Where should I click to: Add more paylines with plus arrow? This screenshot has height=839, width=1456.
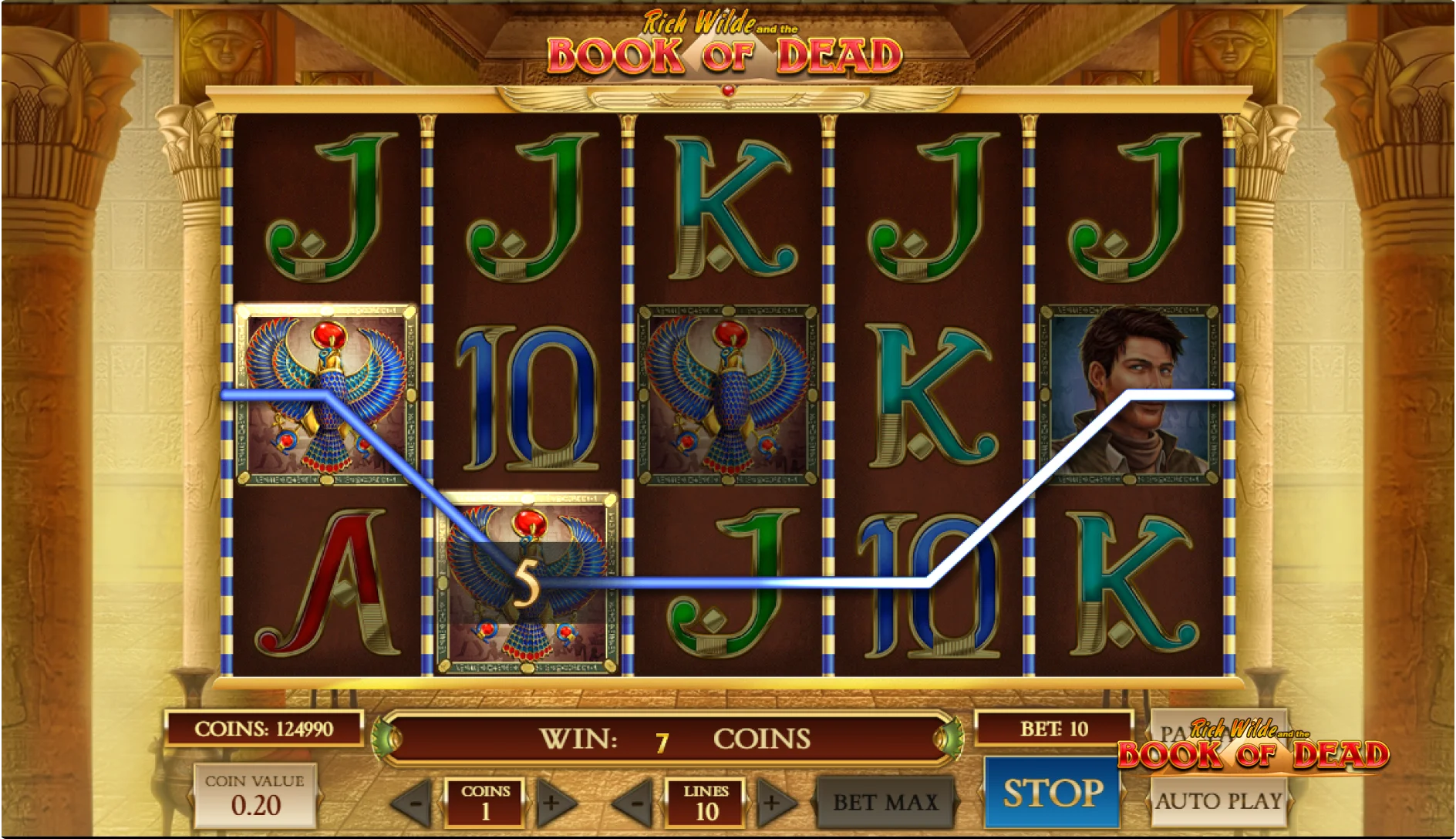773,803
